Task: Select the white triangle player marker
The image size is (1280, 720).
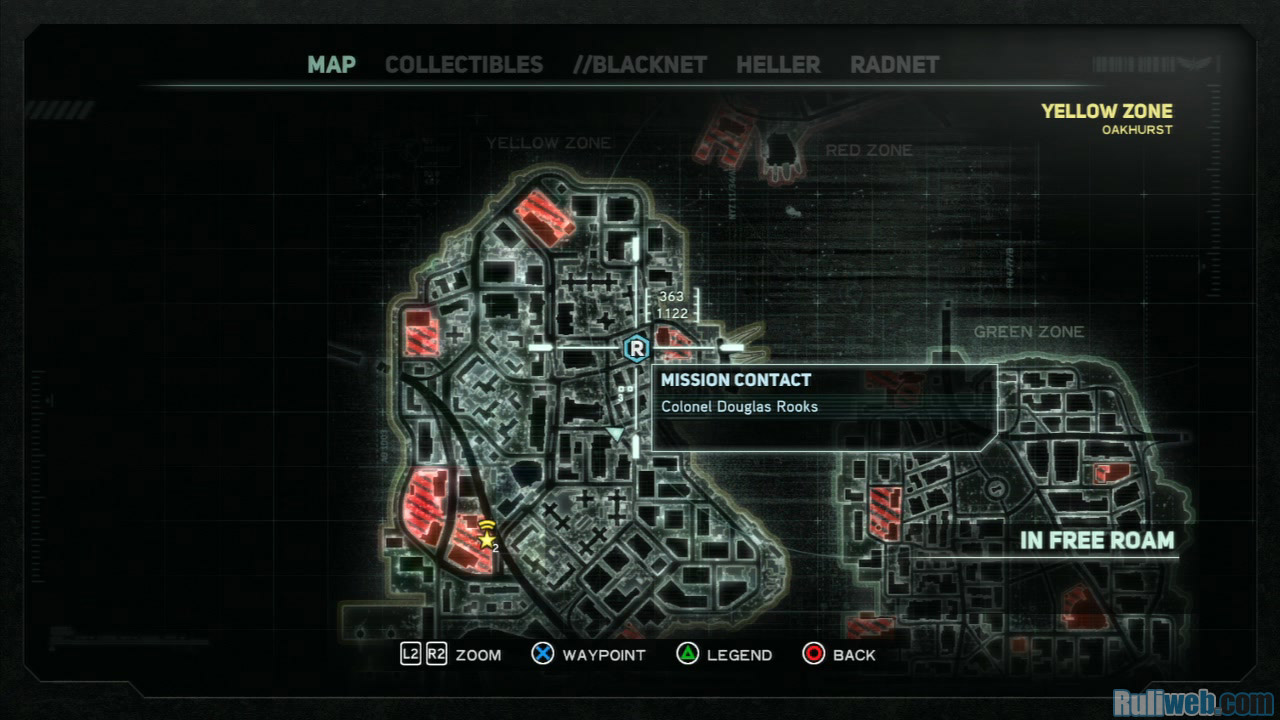Action: point(616,434)
